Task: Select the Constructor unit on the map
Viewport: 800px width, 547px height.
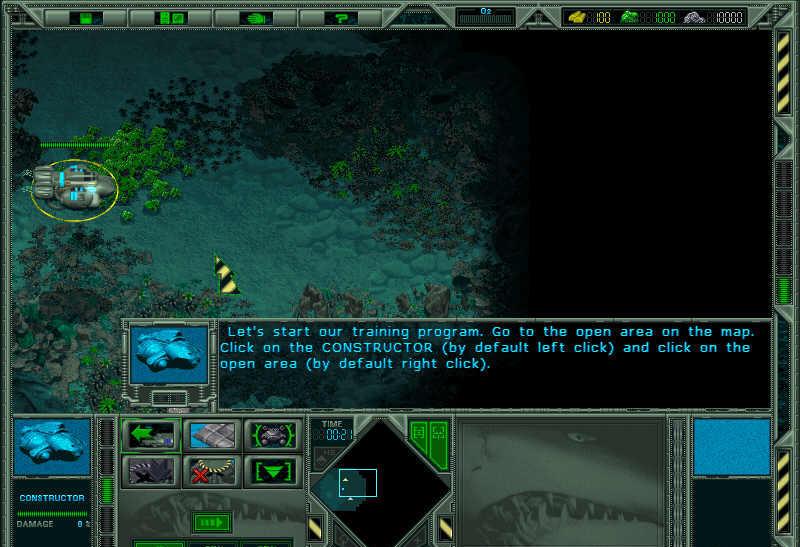Action: (72, 188)
